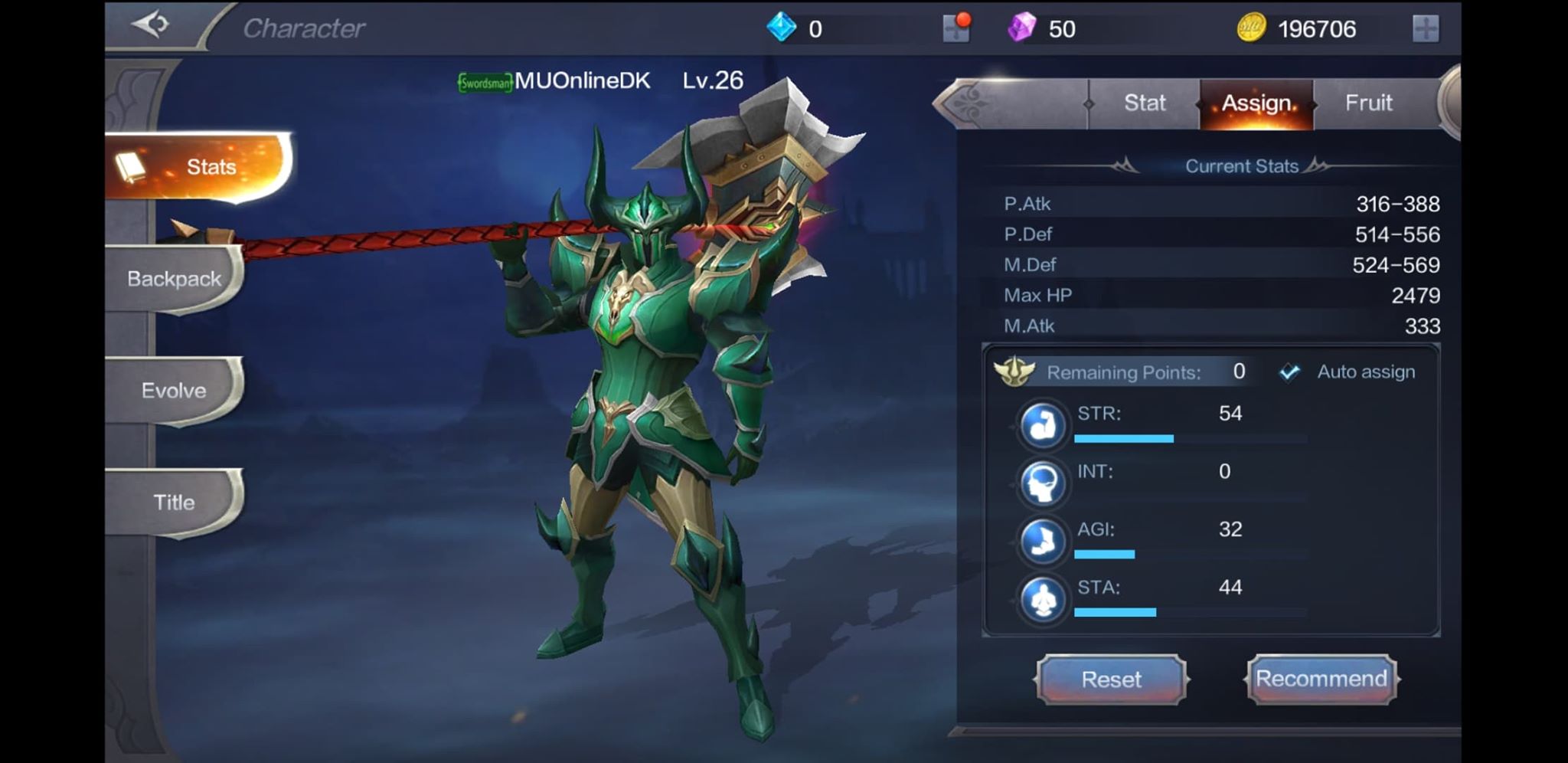This screenshot has height=763, width=1568.
Task: Open the Title panel
Action: click(x=176, y=502)
